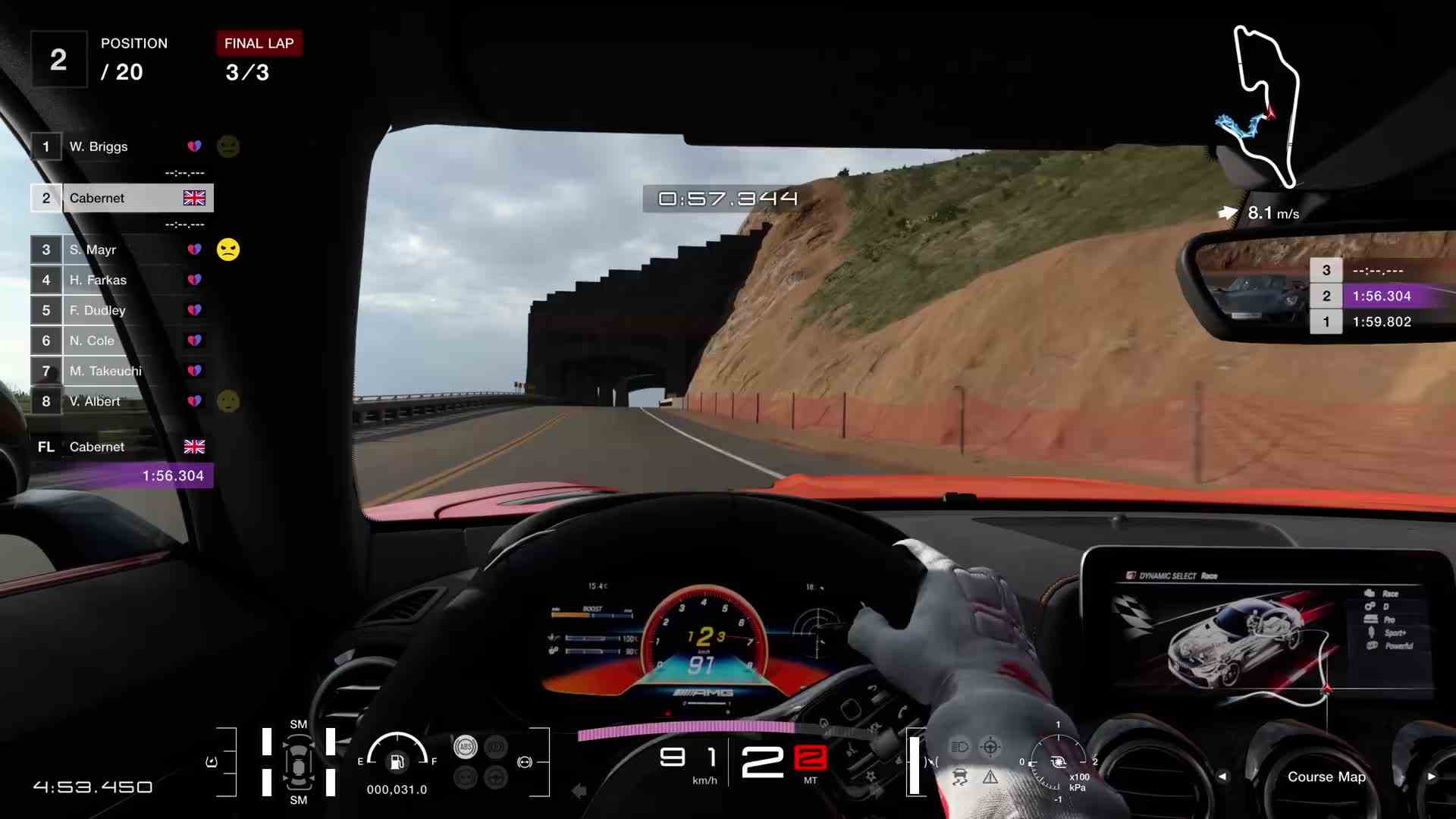The width and height of the screenshot is (1456, 819).
Task: Enable the Sport+ drive mode
Action: click(x=1394, y=633)
